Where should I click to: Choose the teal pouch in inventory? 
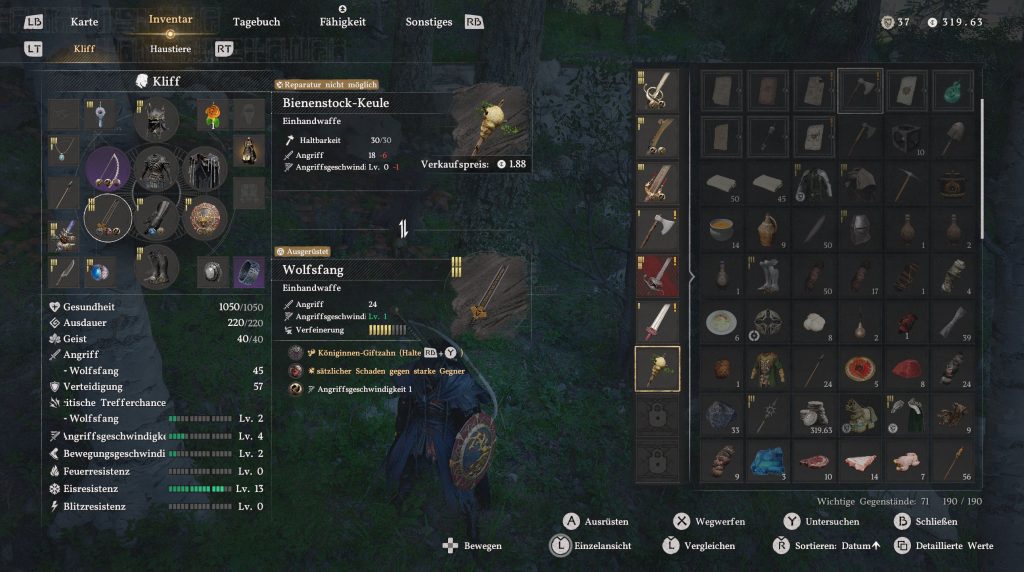click(x=952, y=91)
